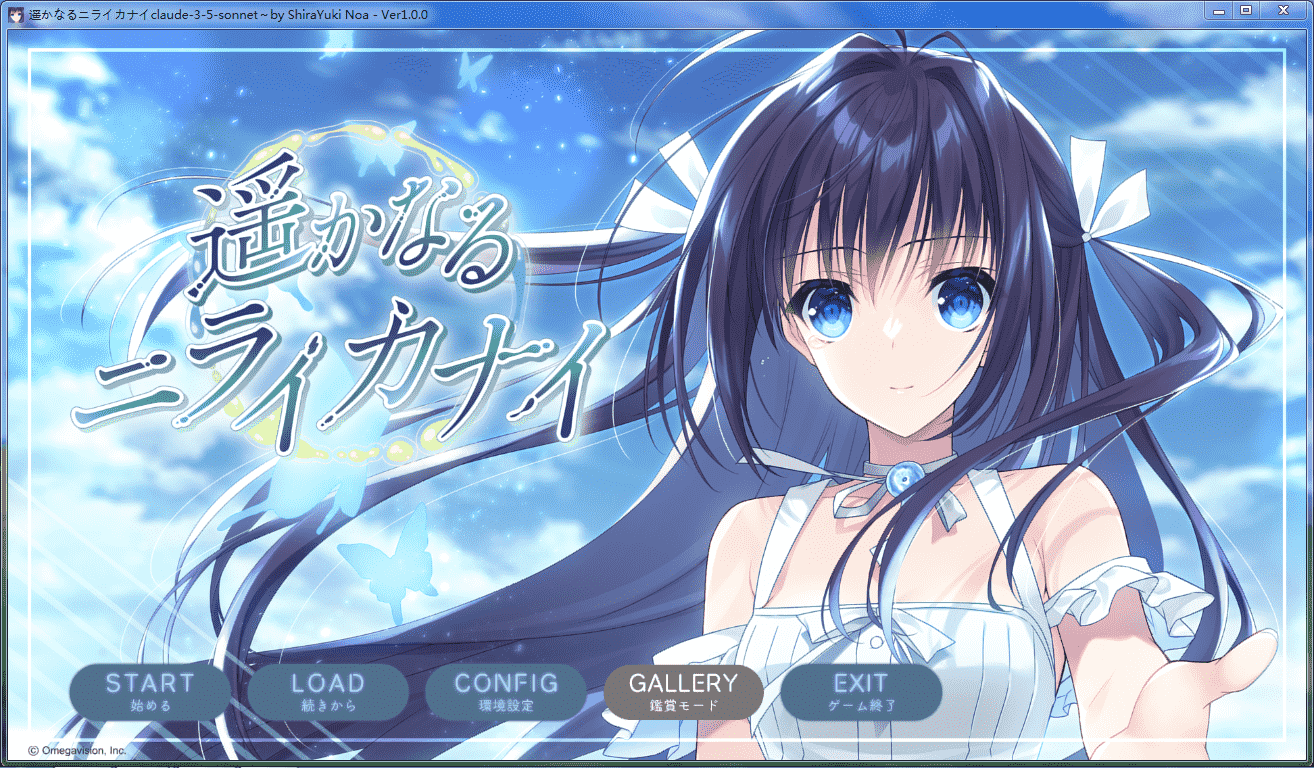Minimize the game window

[x=1217, y=10]
